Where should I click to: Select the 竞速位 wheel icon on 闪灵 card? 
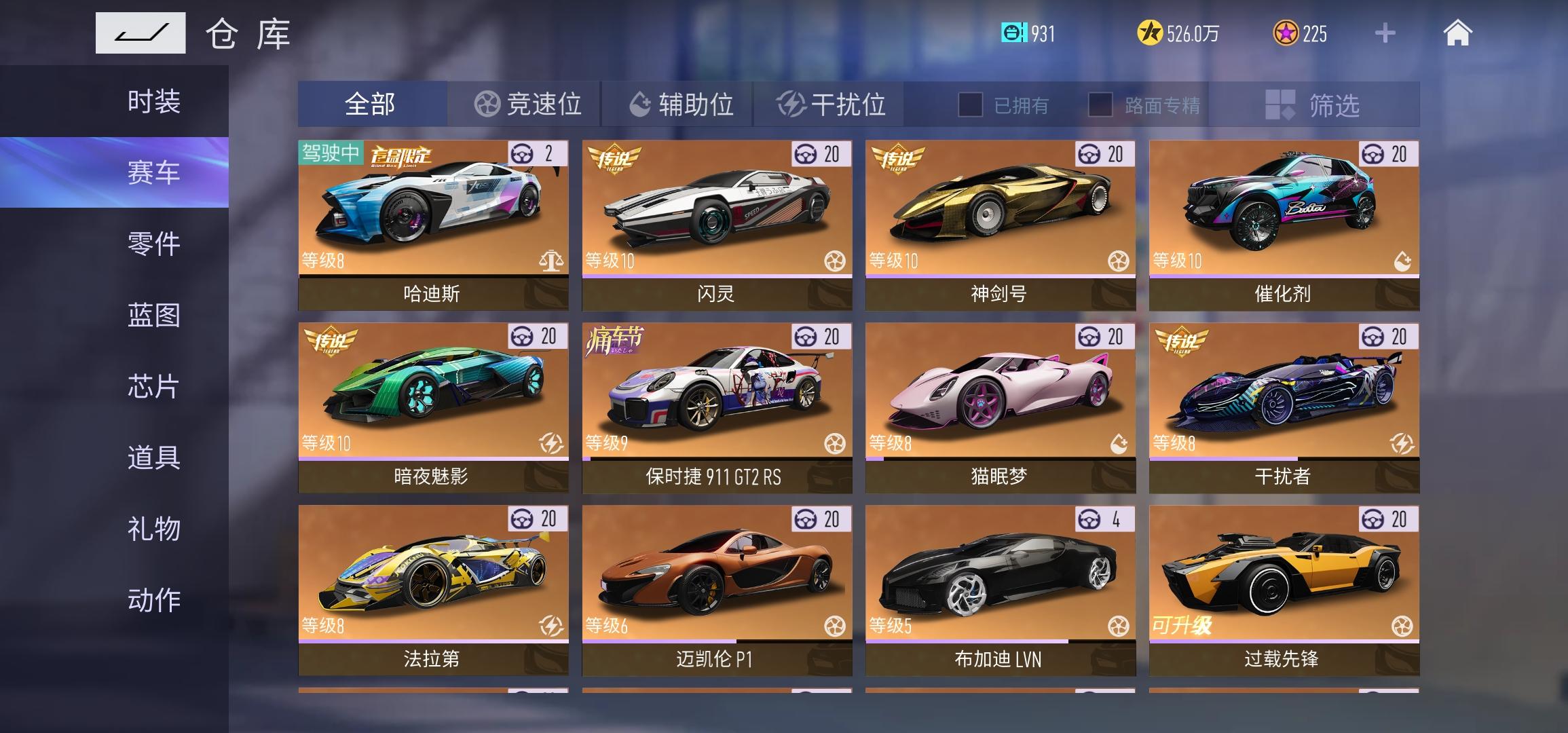pos(835,260)
